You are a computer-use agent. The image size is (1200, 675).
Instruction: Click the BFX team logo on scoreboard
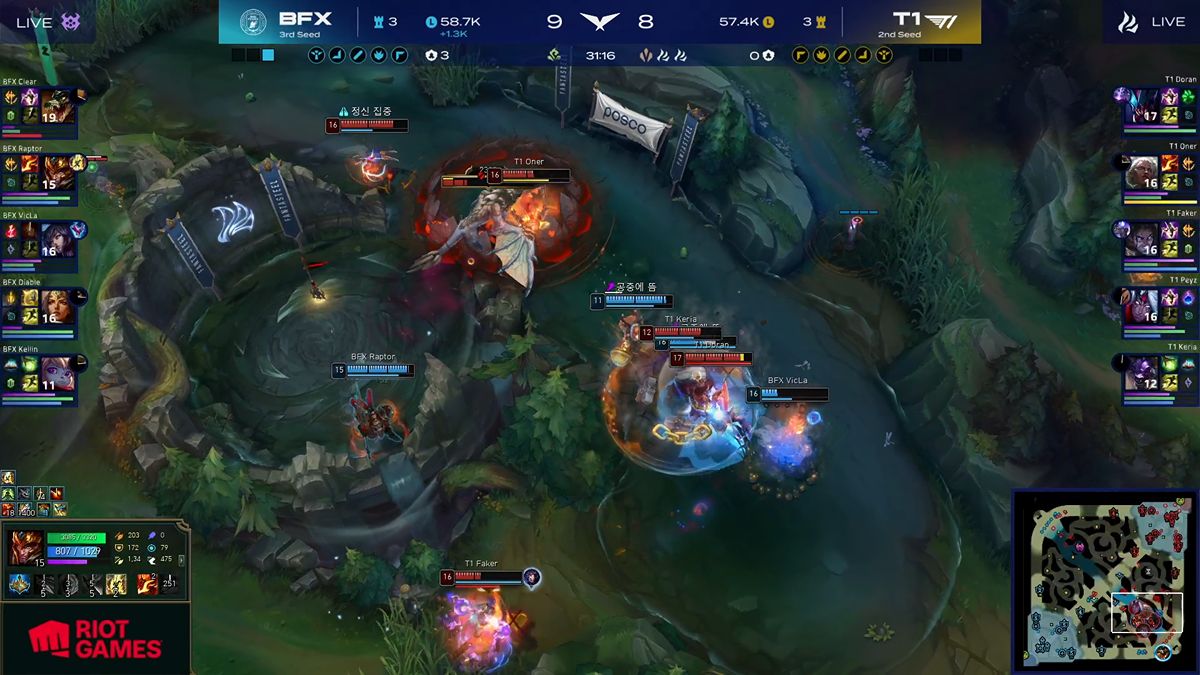254,22
